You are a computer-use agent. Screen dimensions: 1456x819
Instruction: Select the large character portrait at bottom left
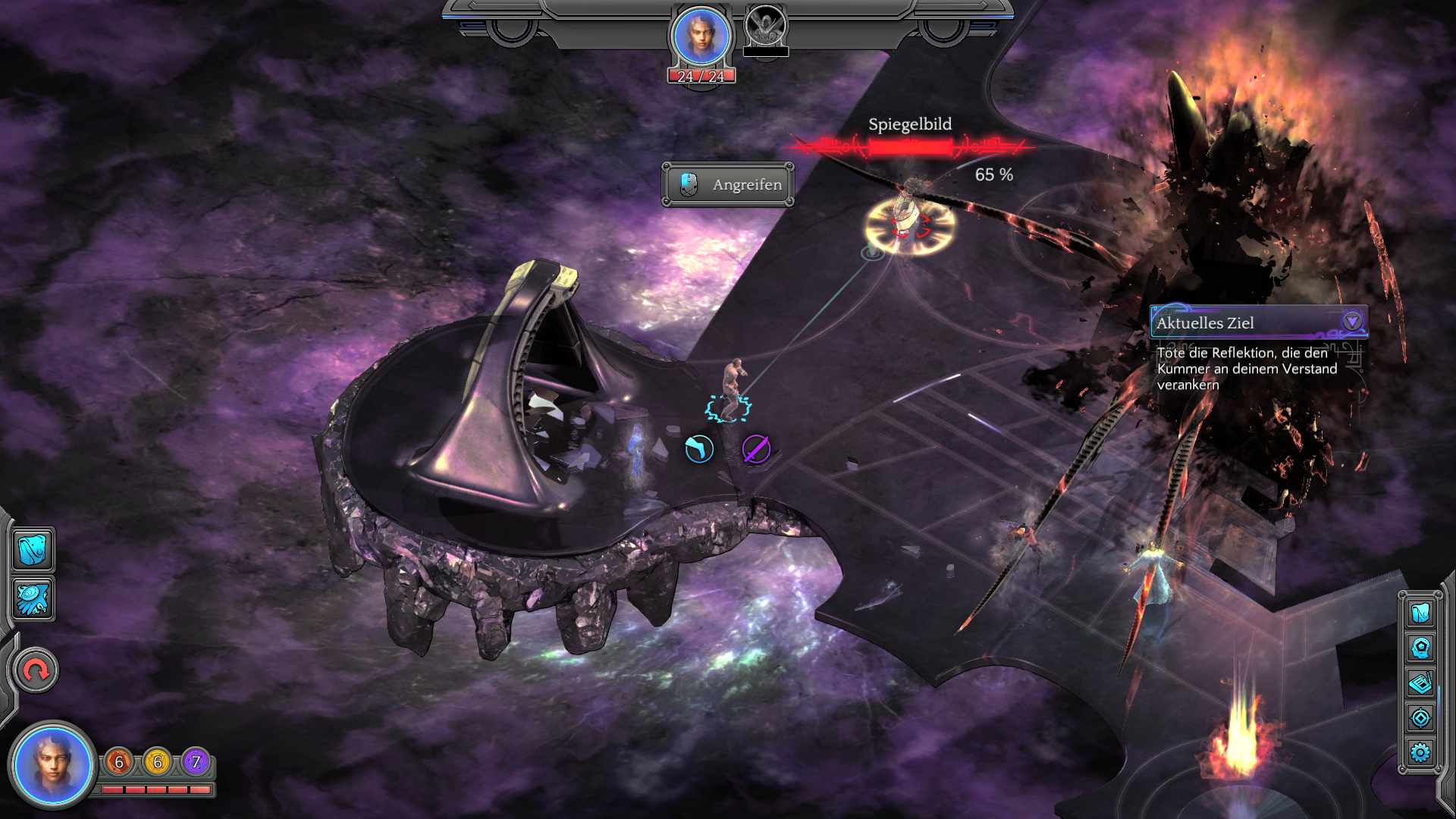[x=52, y=763]
